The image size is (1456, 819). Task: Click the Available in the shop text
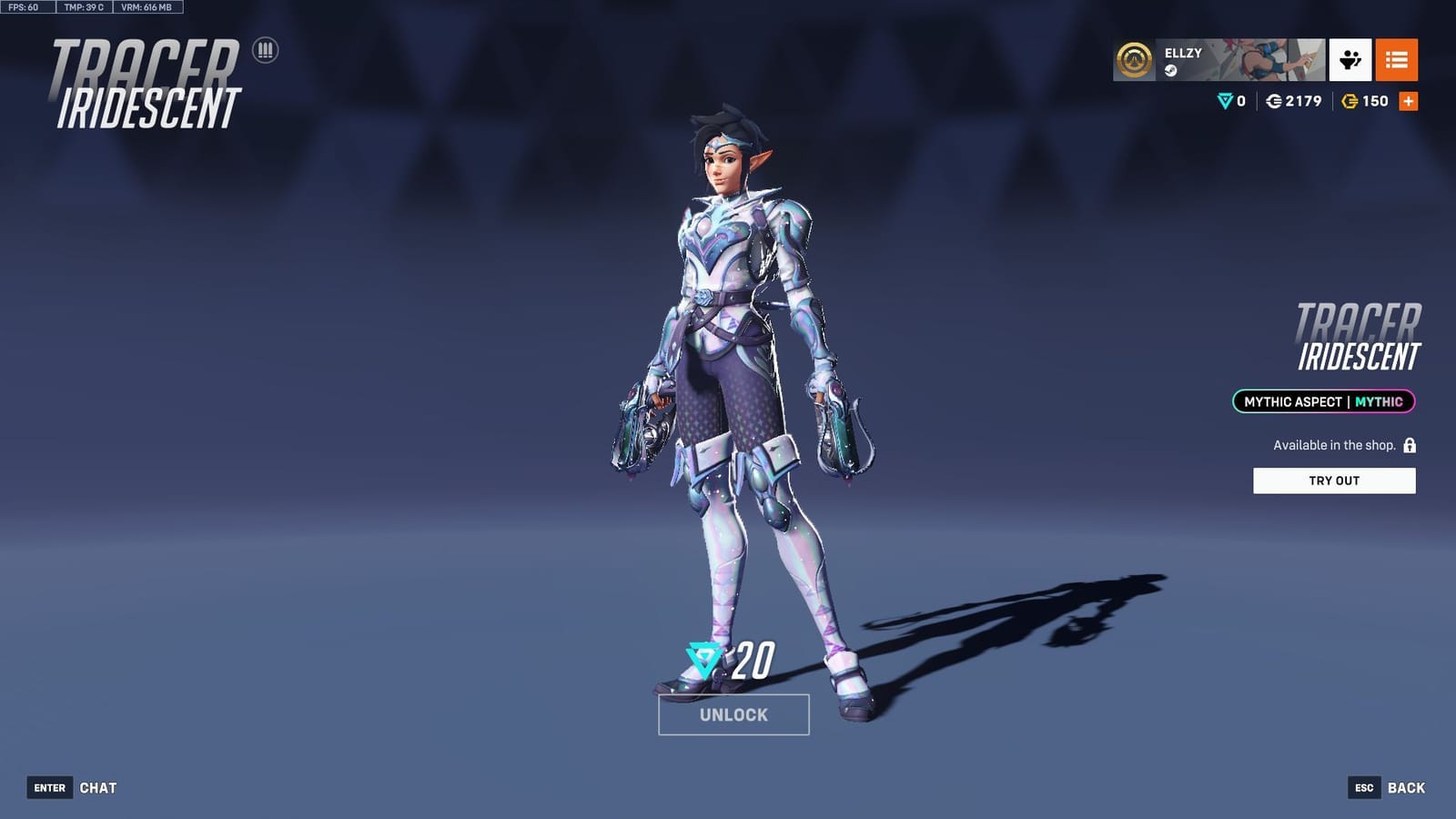coord(1332,445)
